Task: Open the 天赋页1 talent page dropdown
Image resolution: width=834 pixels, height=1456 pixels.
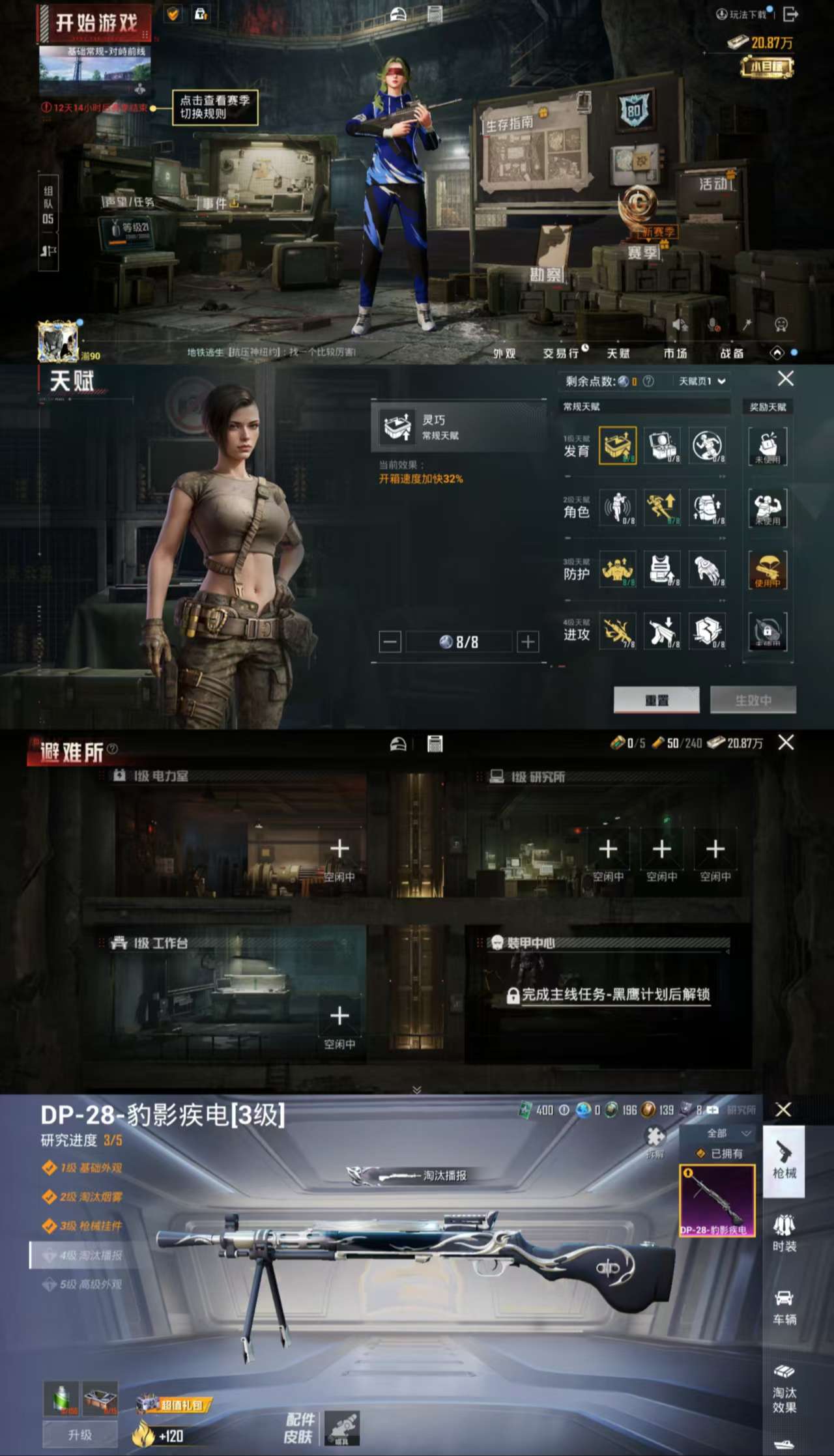Action: click(x=701, y=380)
